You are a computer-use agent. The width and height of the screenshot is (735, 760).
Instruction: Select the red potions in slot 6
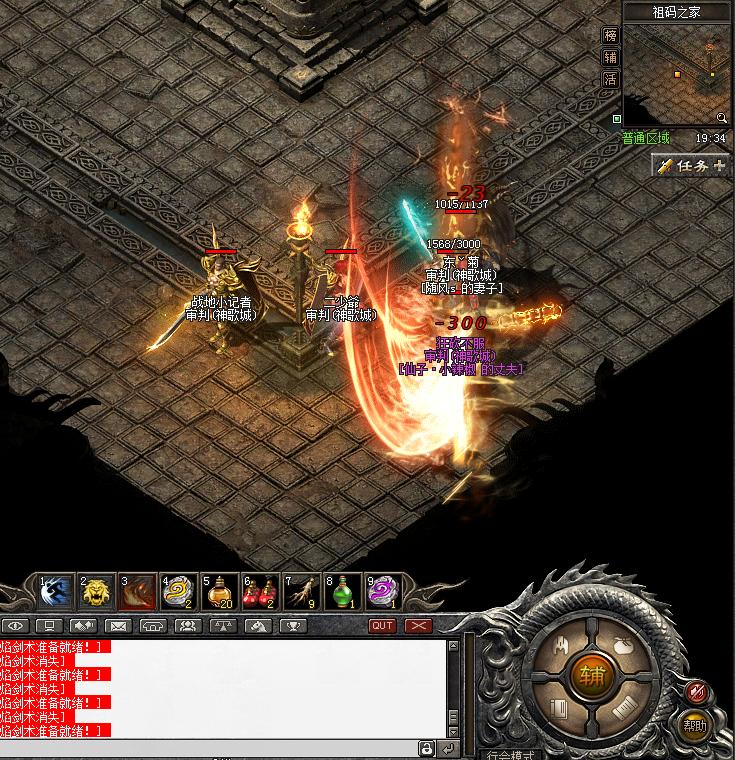261,592
